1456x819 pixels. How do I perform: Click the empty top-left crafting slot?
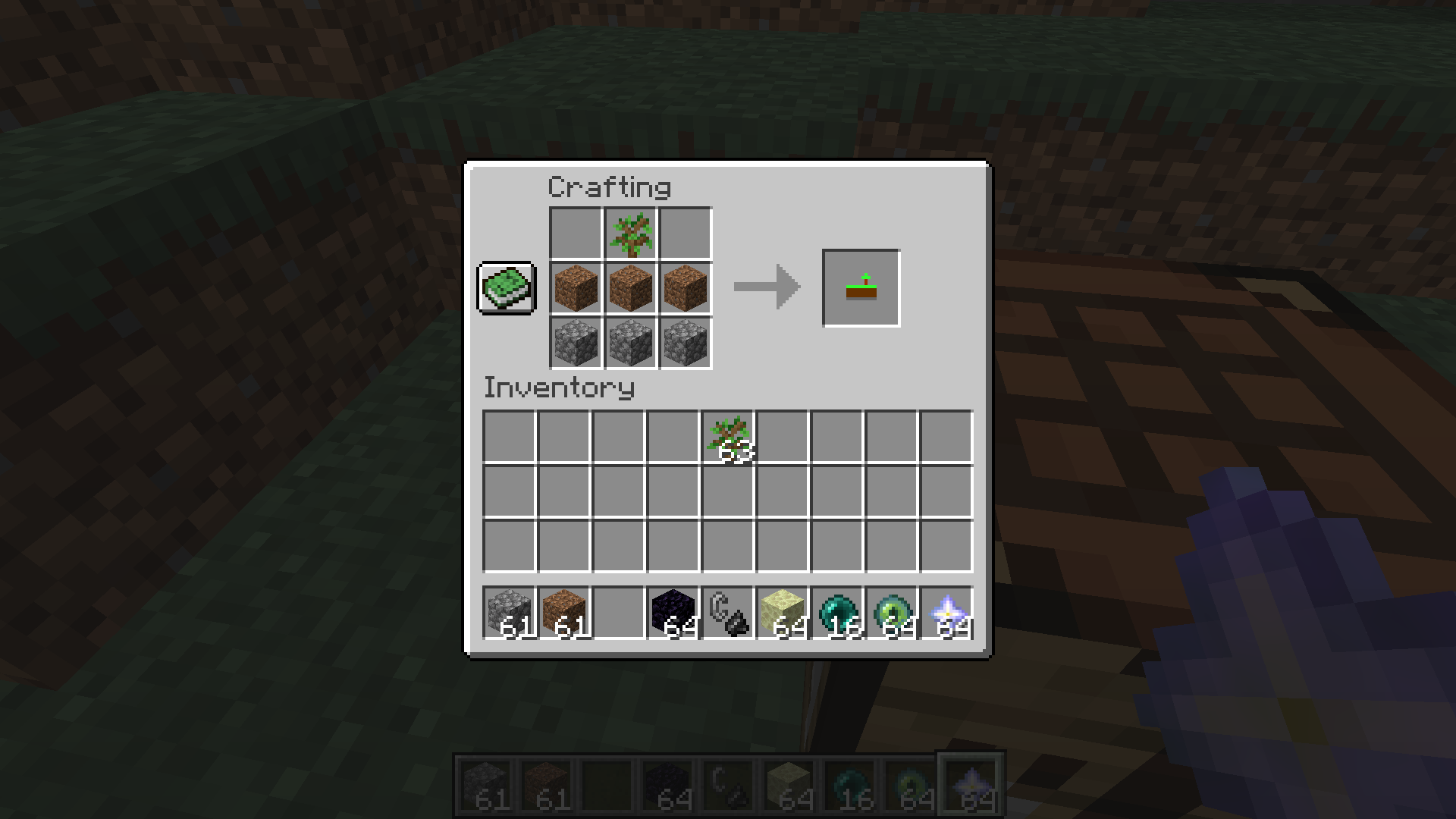[x=575, y=233]
